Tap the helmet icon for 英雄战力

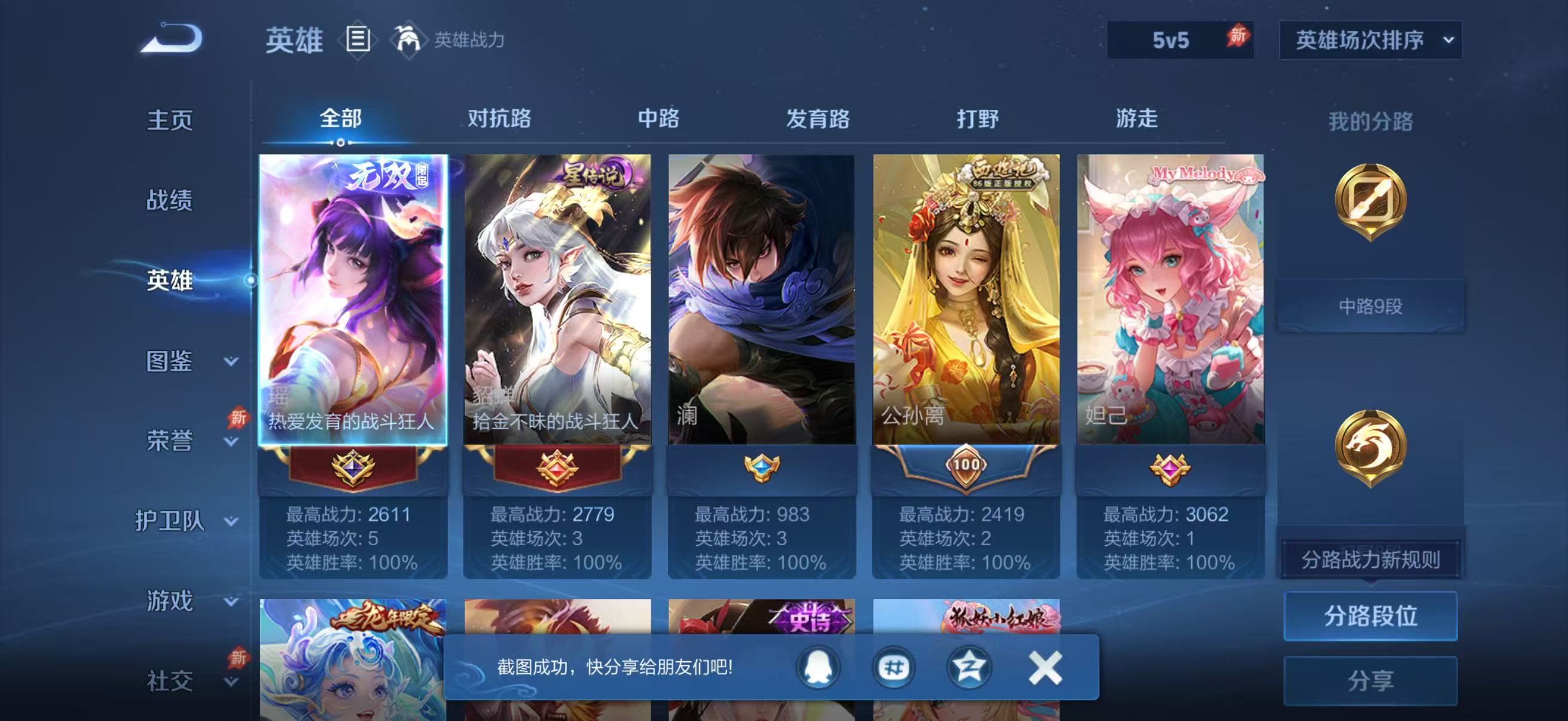(x=410, y=40)
